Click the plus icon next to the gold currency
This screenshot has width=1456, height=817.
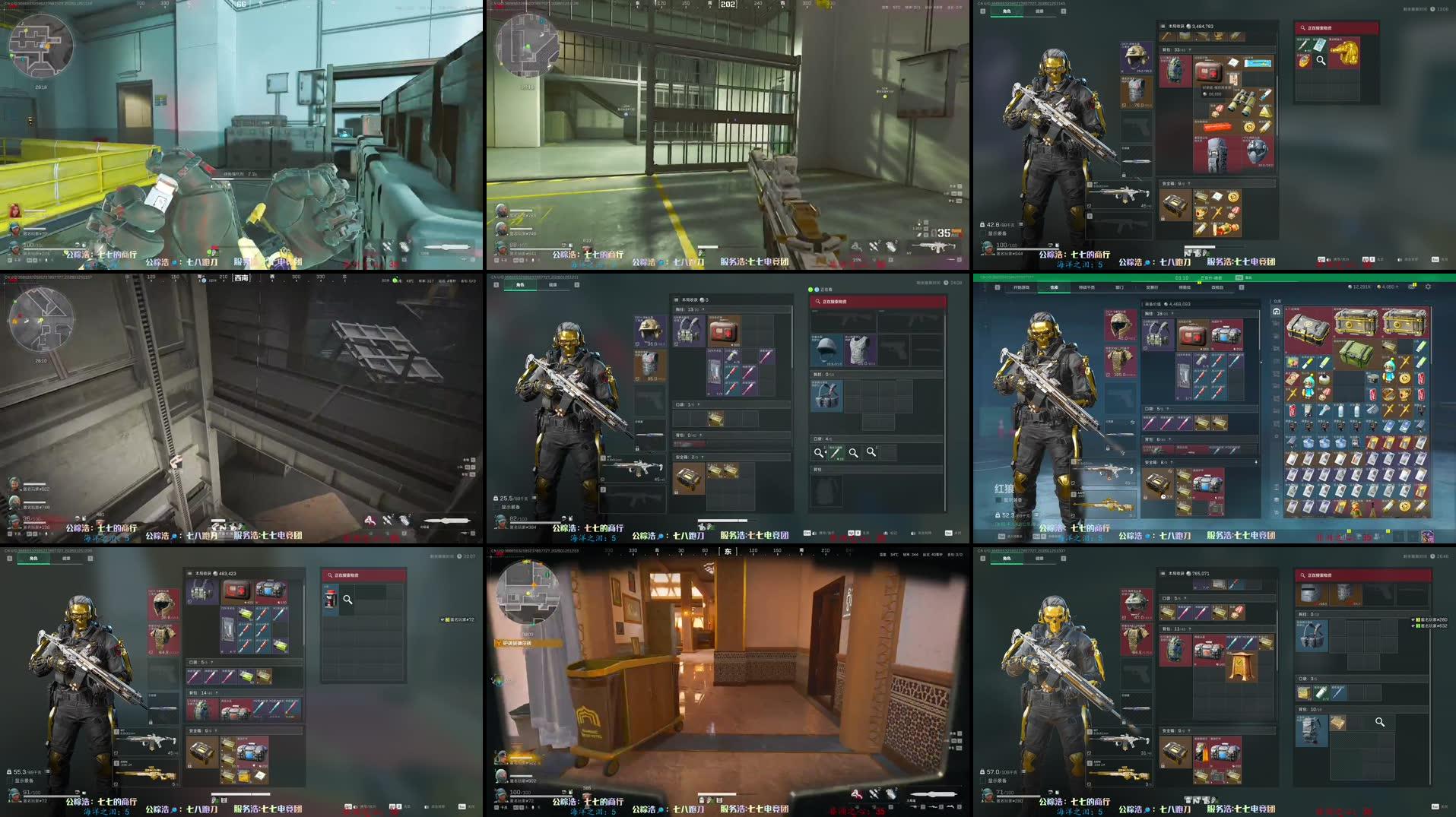(1397, 287)
